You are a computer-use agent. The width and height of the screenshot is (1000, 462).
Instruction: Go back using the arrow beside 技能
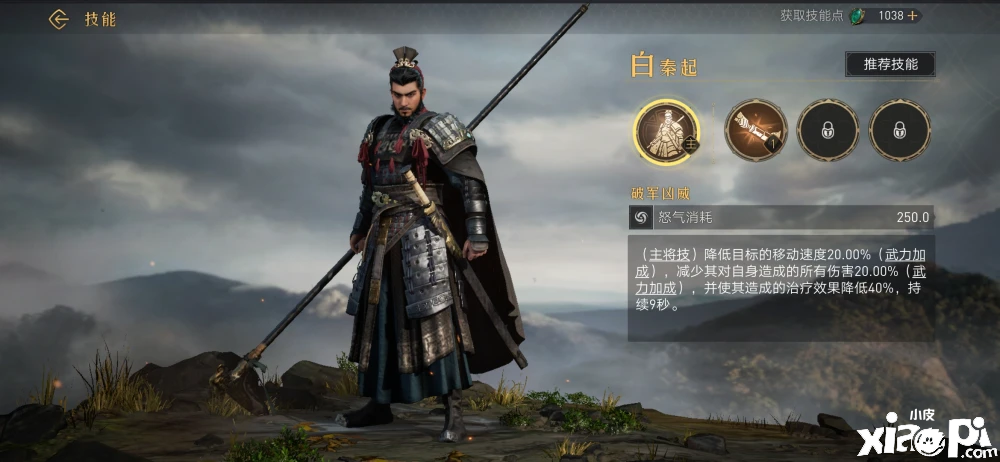click(x=58, y=19)
